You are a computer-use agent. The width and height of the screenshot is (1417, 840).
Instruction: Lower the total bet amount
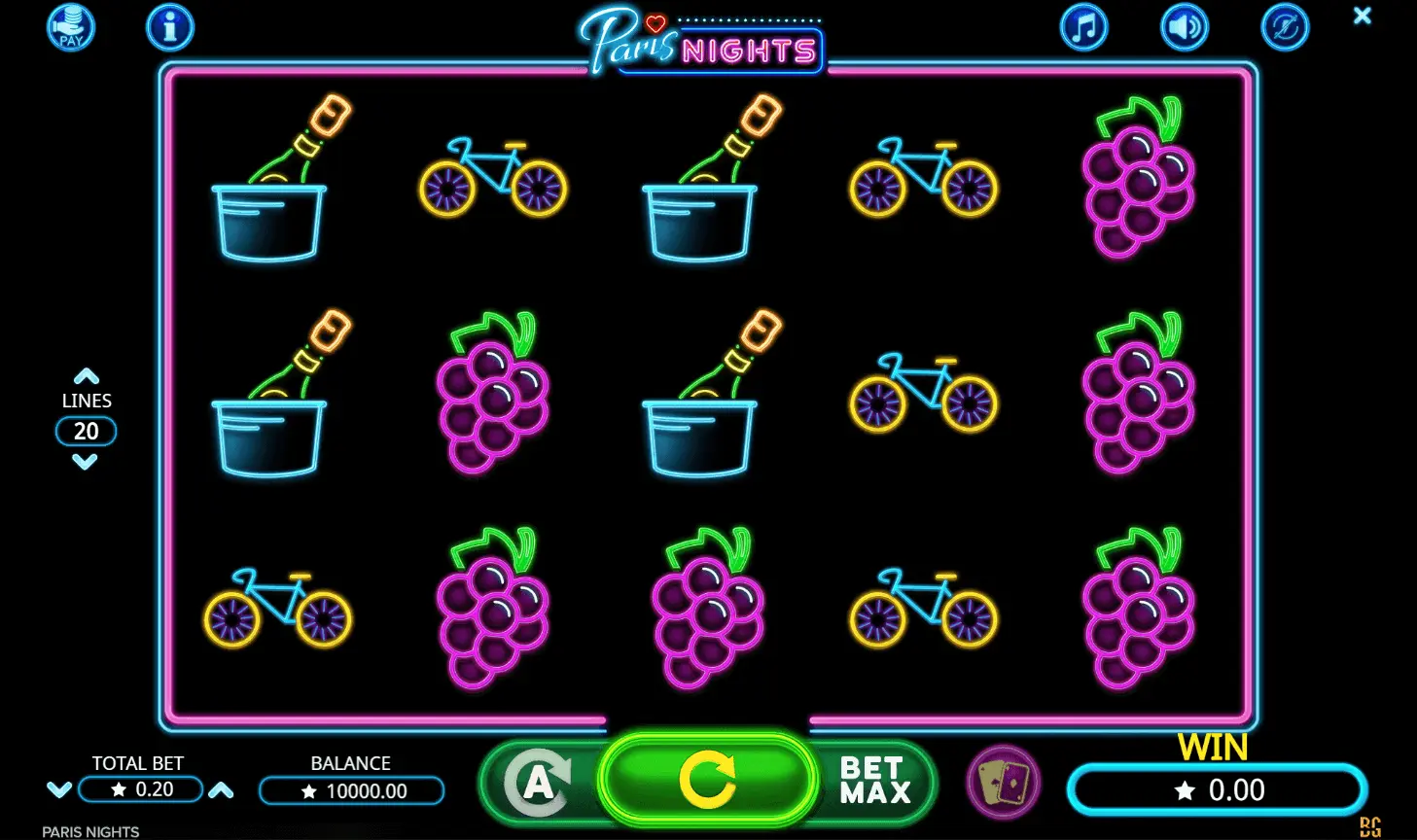point(59,789)
